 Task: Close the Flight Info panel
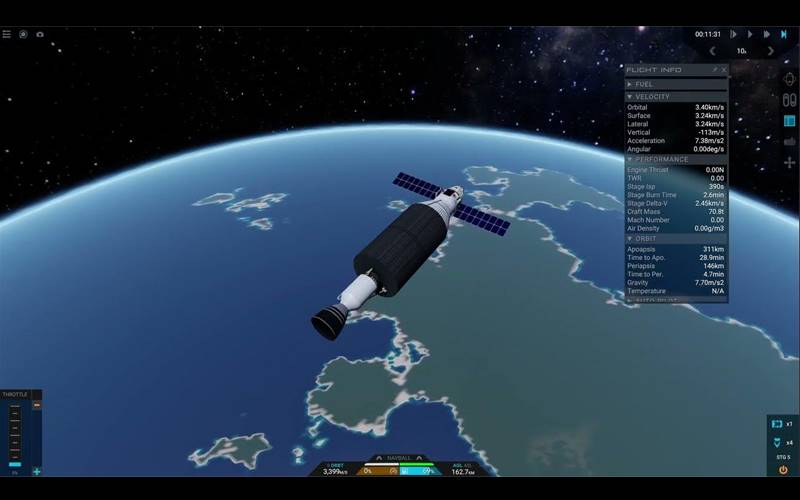click(x=724, y=70)
